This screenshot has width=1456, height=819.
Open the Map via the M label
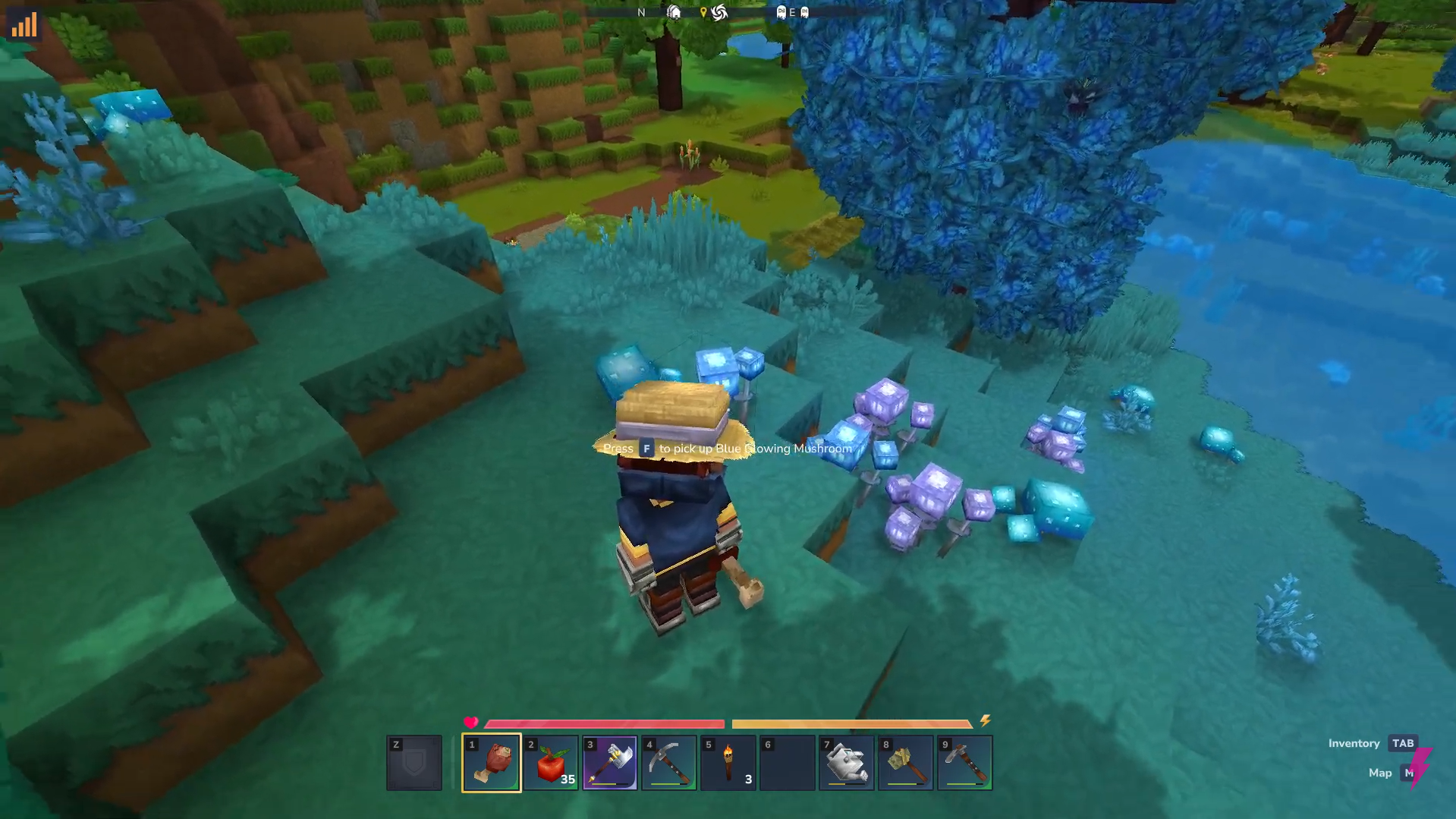[x=1412, y=772]
